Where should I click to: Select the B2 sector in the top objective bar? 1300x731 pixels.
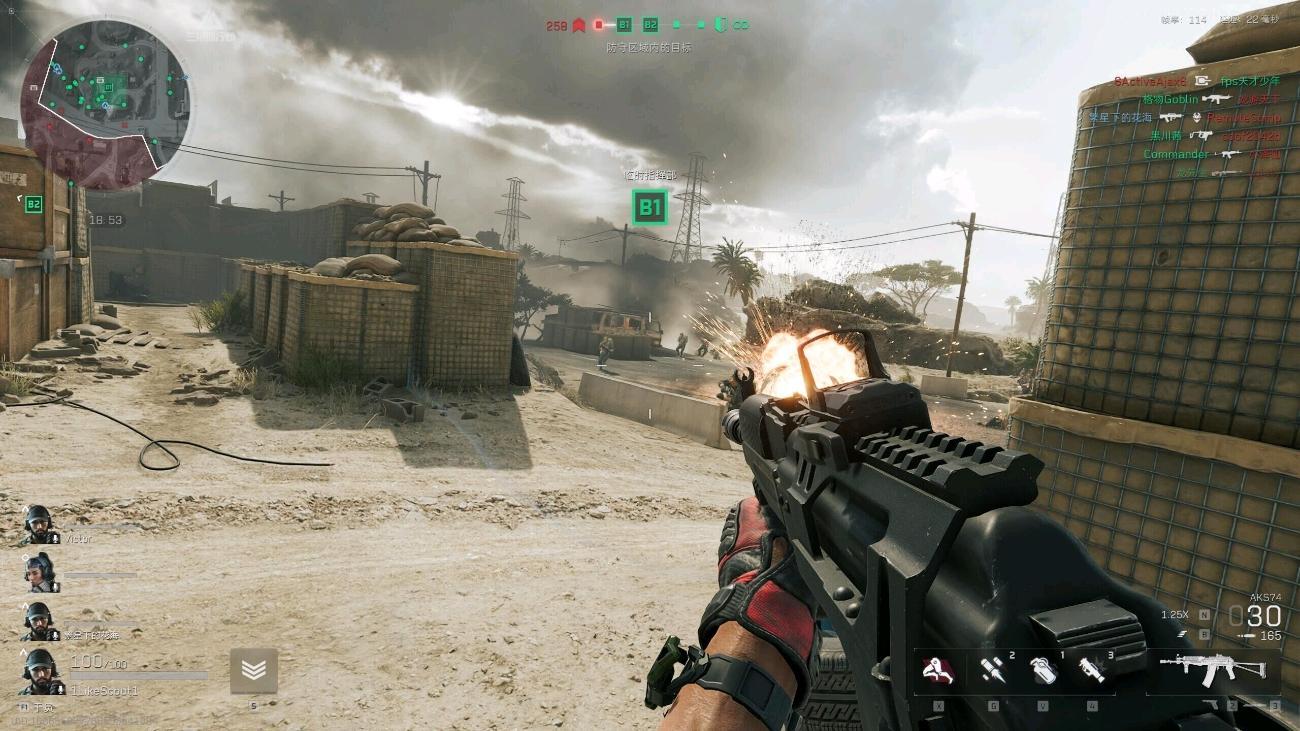coord(650,25)
